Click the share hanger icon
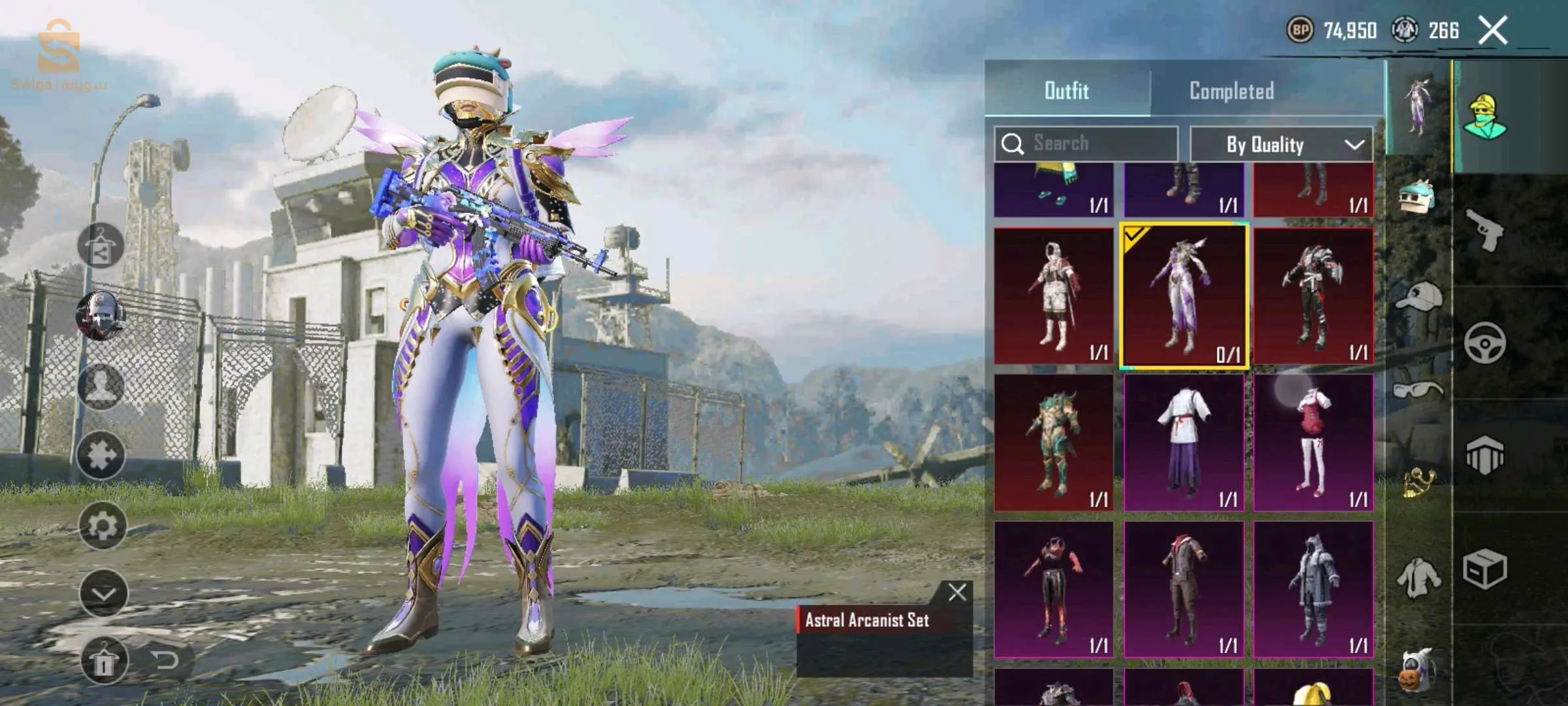Screen dimensions: 1568x706 (101, 246)
